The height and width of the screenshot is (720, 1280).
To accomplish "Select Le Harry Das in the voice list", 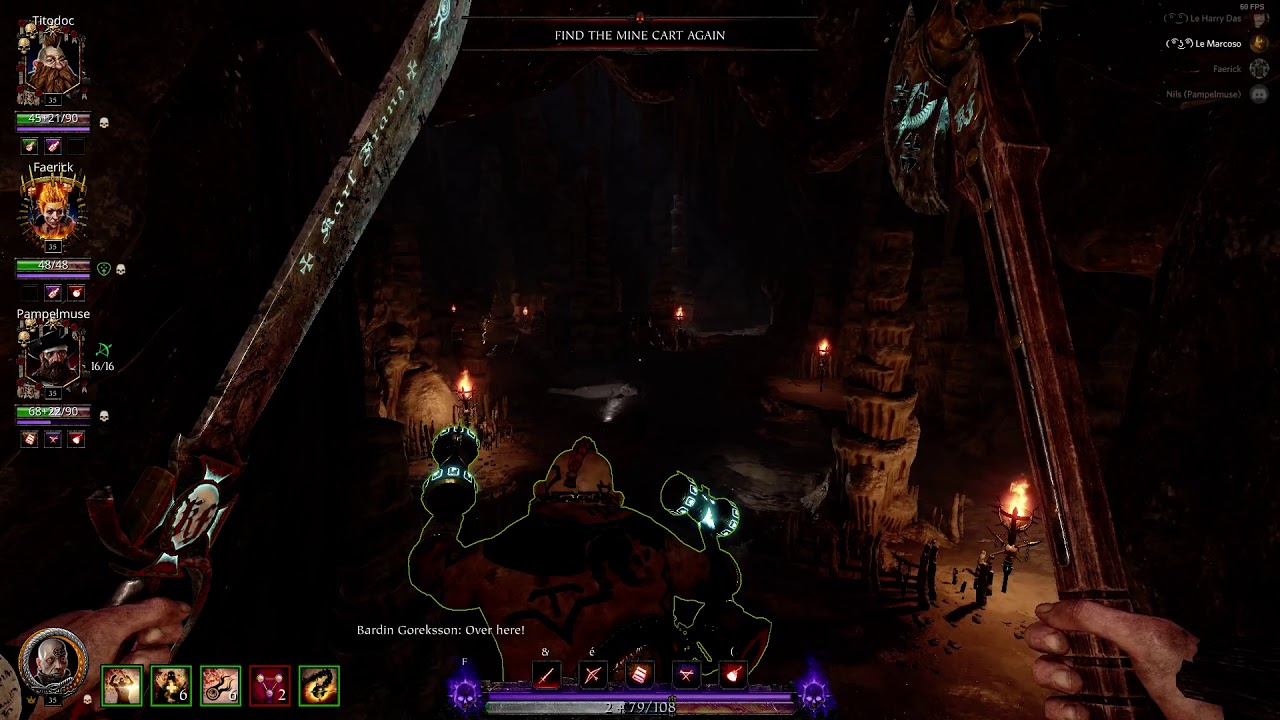I will point(1214,19).
